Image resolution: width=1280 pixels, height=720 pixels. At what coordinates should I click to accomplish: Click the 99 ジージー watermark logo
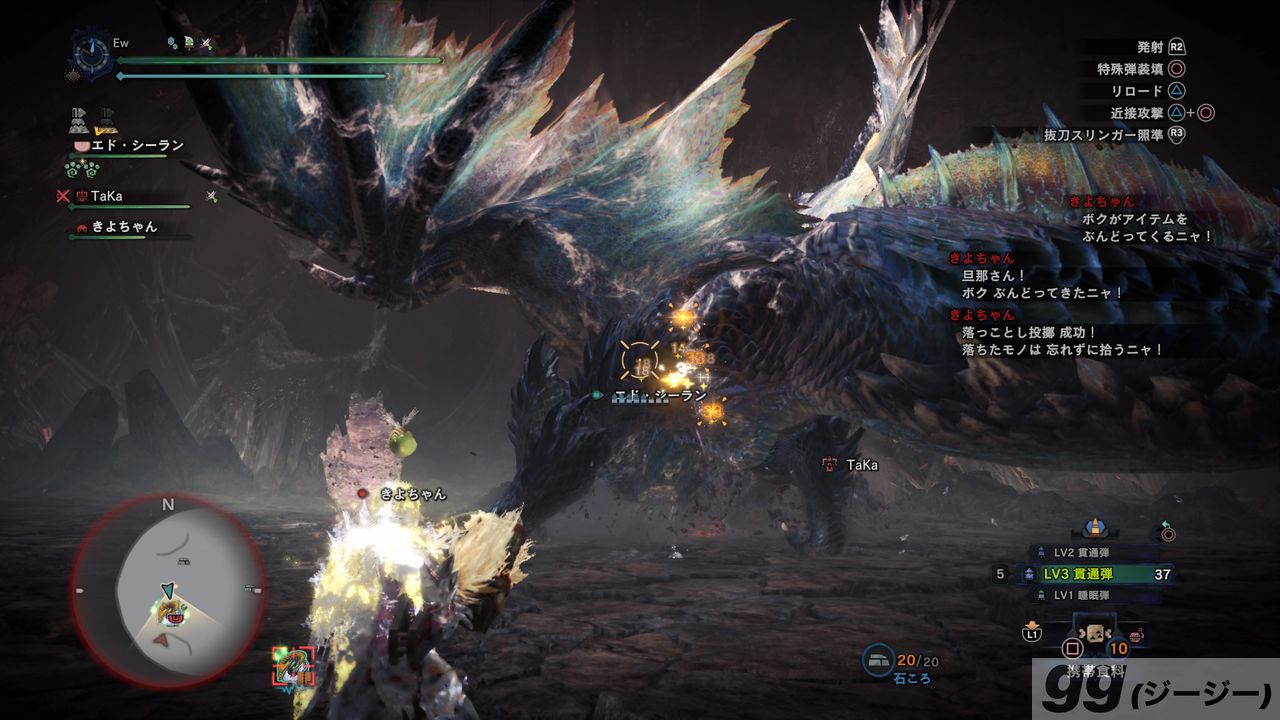(x=1156, y=690)
